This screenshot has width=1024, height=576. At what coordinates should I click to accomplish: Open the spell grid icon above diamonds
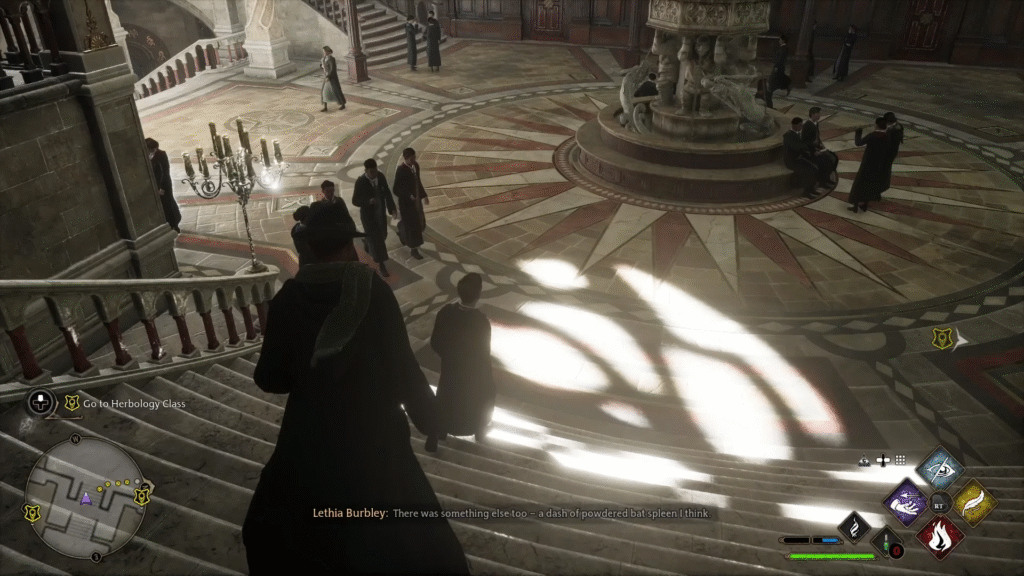pyautogui.click(x=900, y=460)
